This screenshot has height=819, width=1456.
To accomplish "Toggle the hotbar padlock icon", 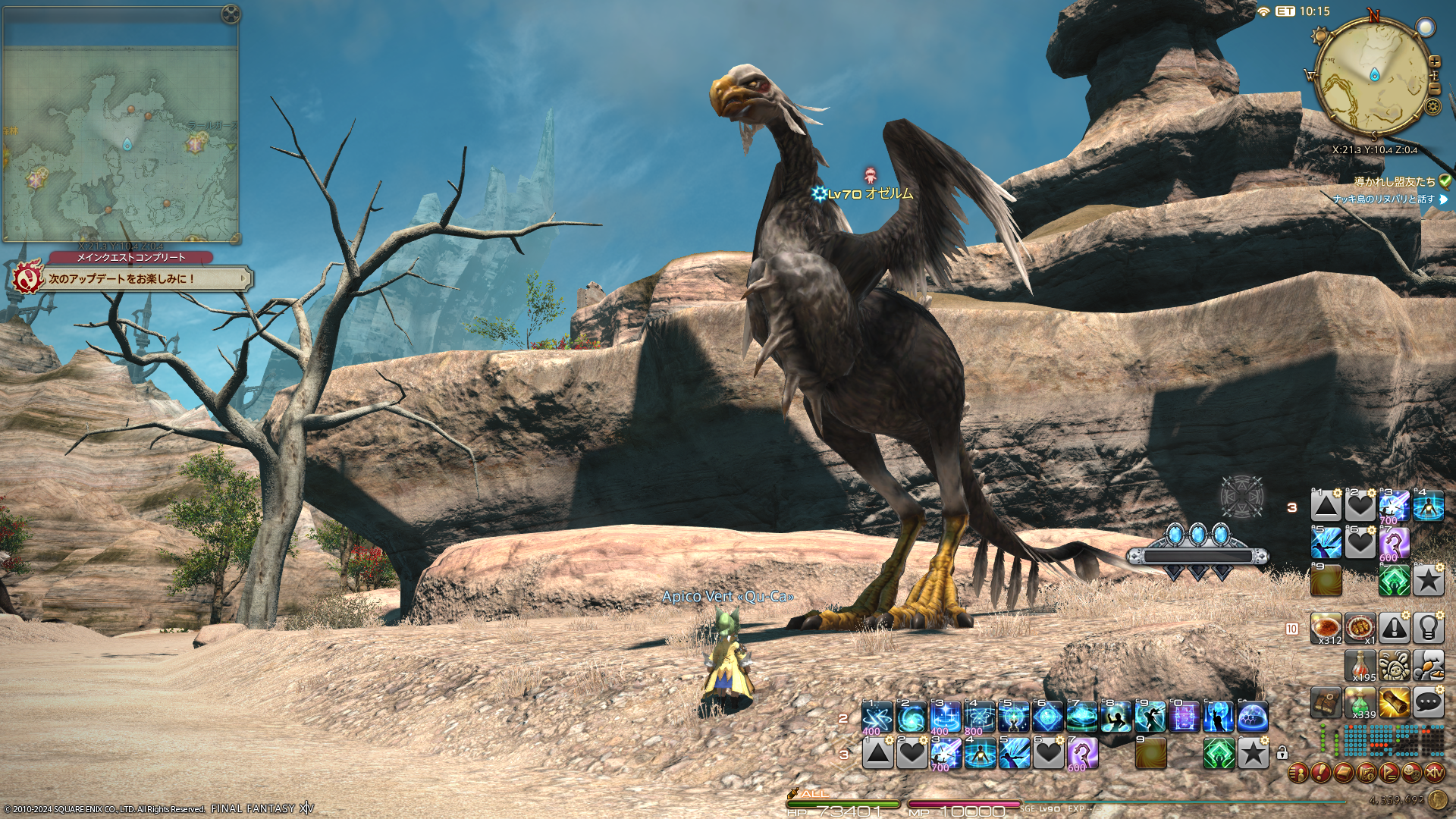I will [x=1282, y=753].
